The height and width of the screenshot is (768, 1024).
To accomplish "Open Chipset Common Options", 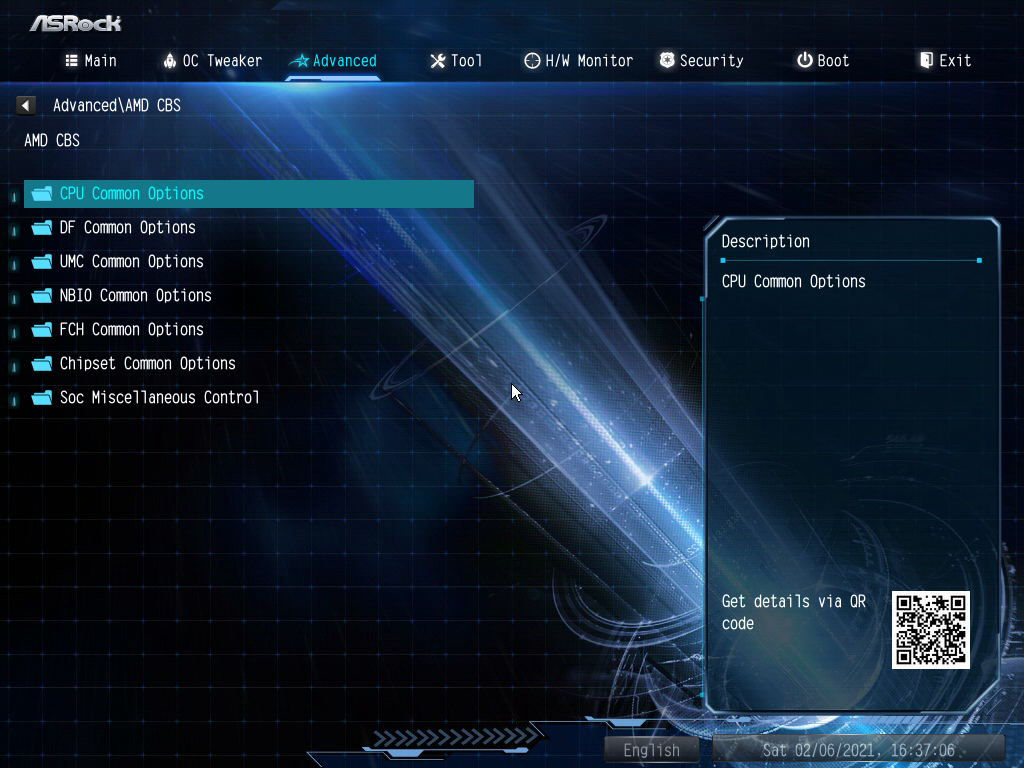I will click(147, 364).
